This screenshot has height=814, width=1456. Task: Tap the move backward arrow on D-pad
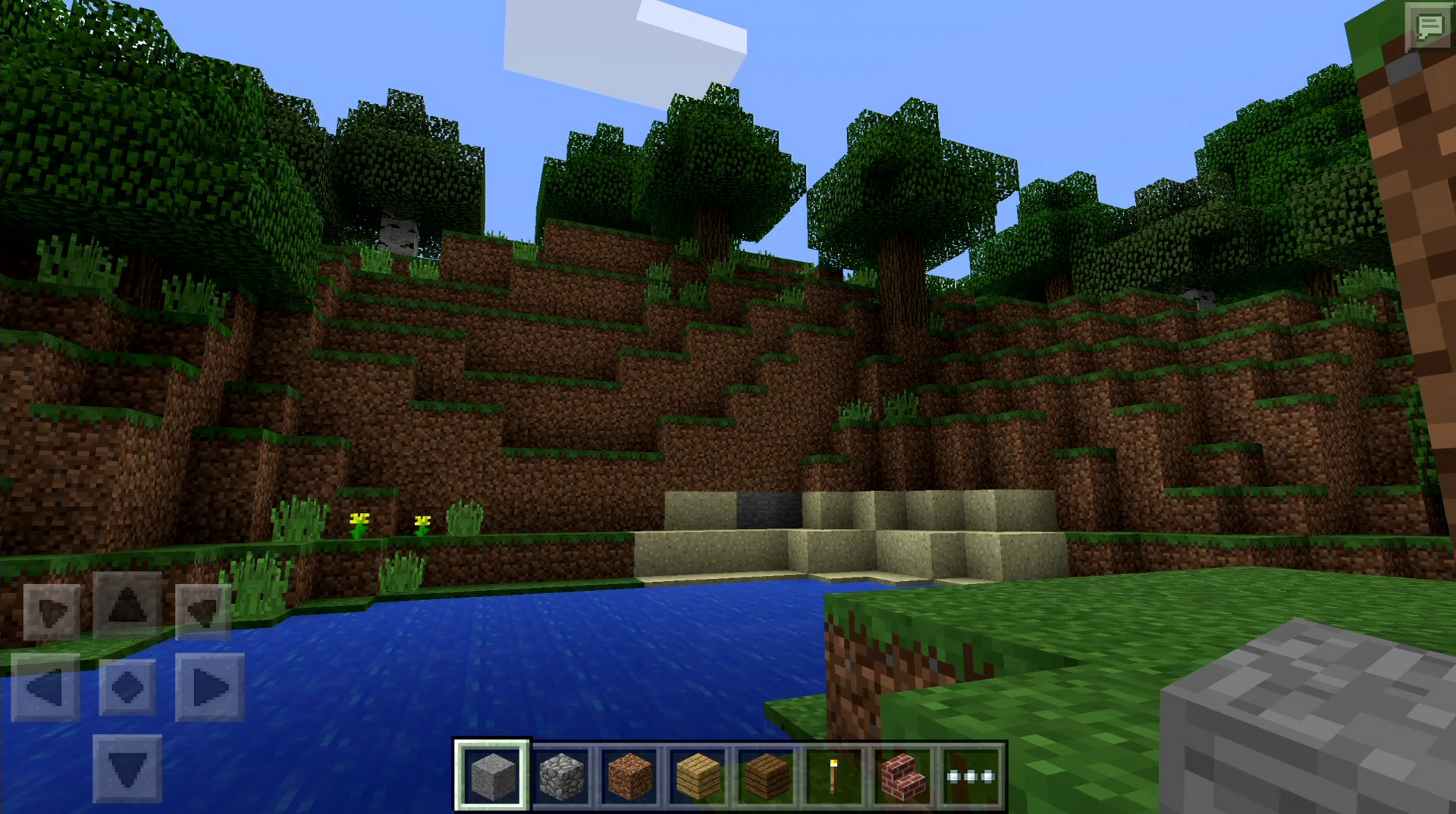127,768
